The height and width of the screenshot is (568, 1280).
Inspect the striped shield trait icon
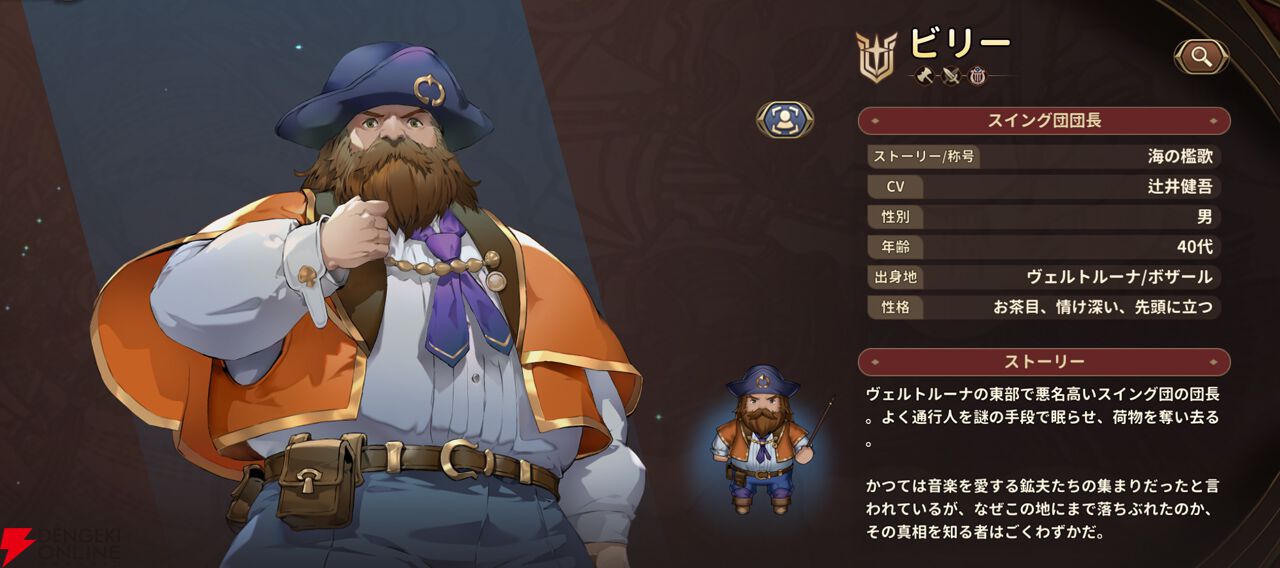click(977, 75)
